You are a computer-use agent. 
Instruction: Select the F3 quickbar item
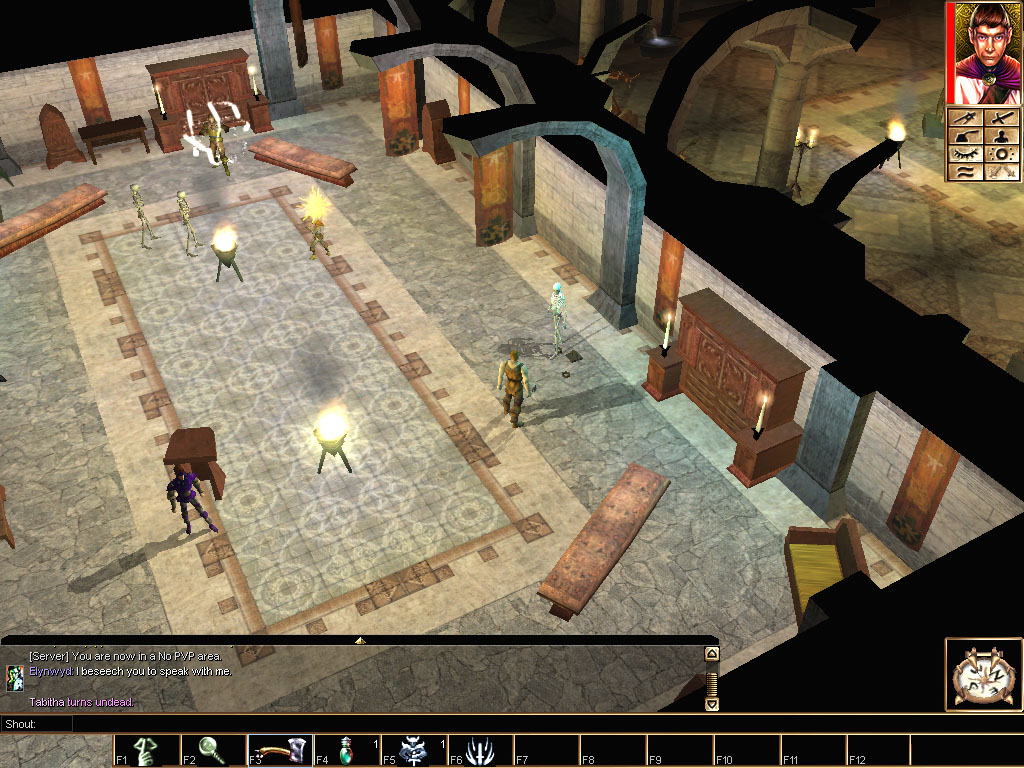click(x=279, y=750)
